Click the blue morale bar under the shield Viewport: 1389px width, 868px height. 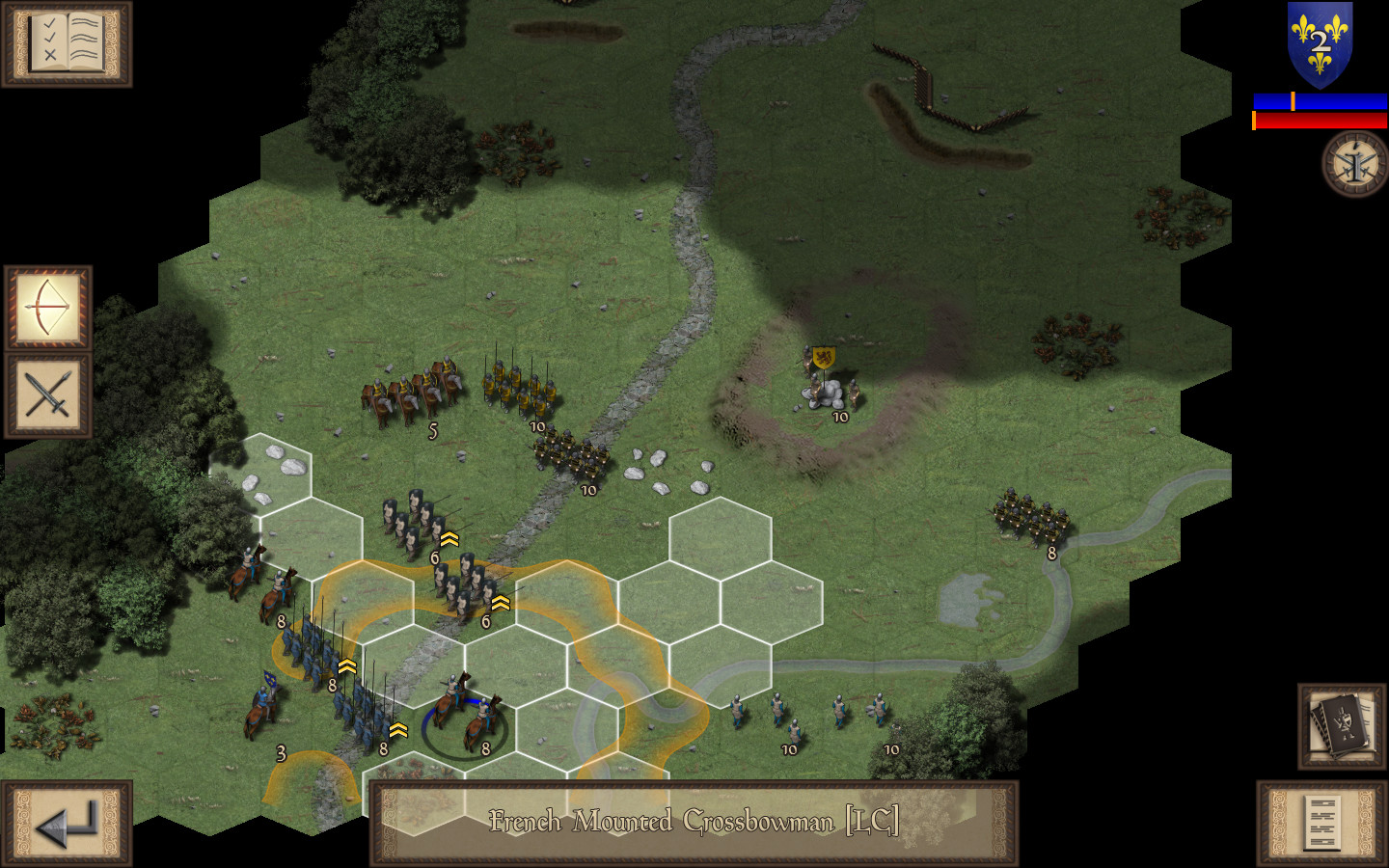click(x=1318, y=98)
